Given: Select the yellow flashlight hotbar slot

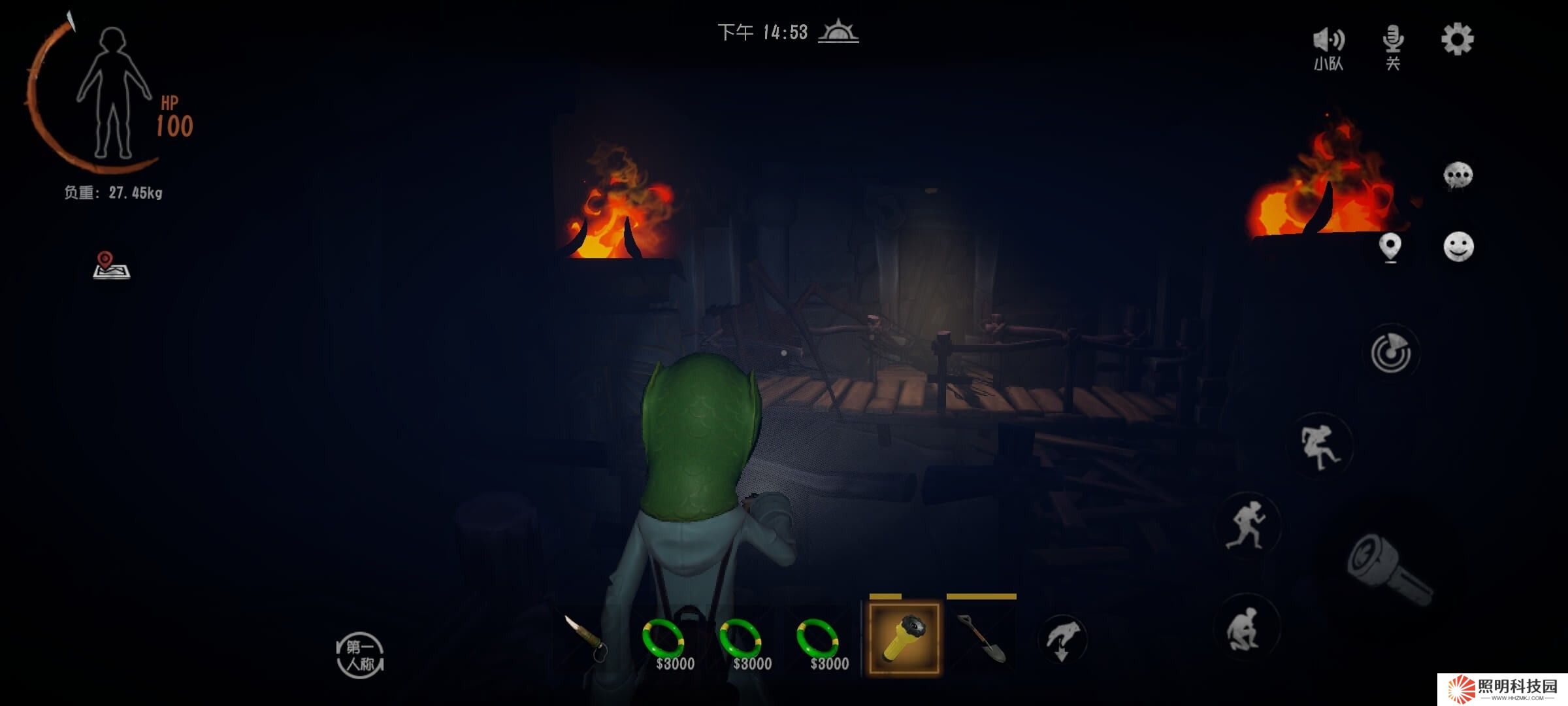Looking at the screenshot, I should (904, 639).
